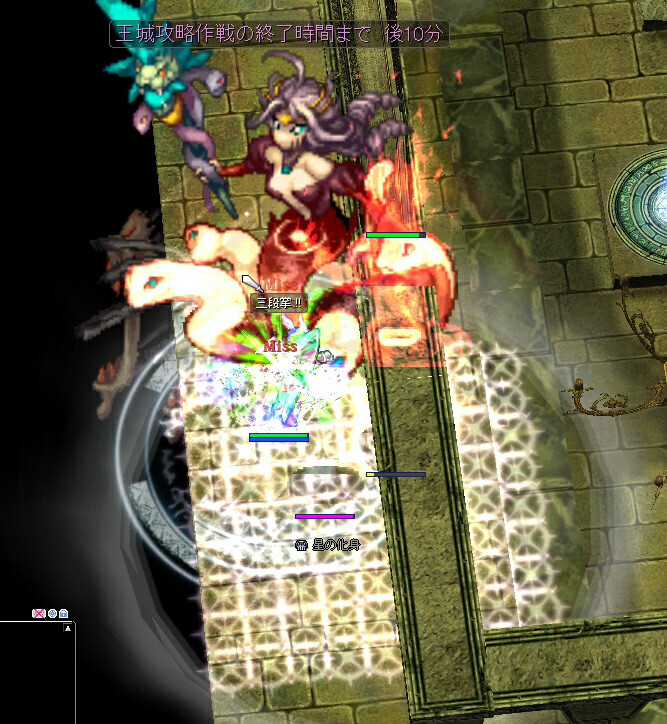
Task: Toggle the blue padlock chat lock icon
Action: (63, 613)
